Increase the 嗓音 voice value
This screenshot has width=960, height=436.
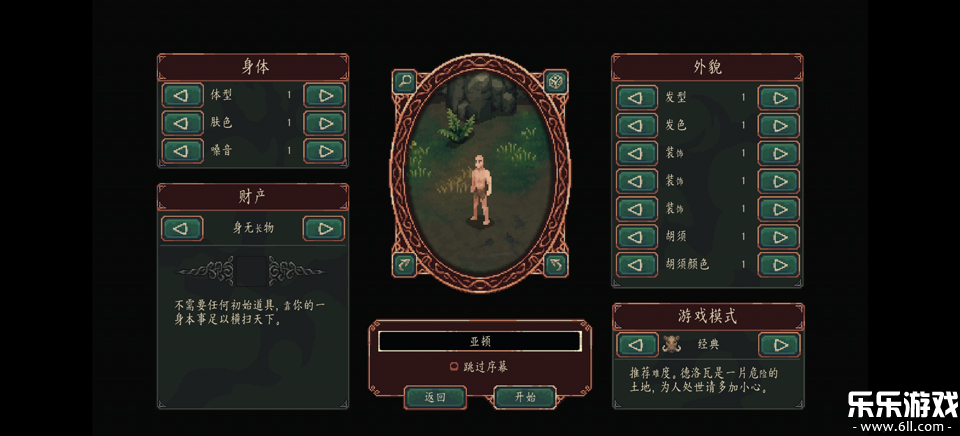tap(324, 151)
